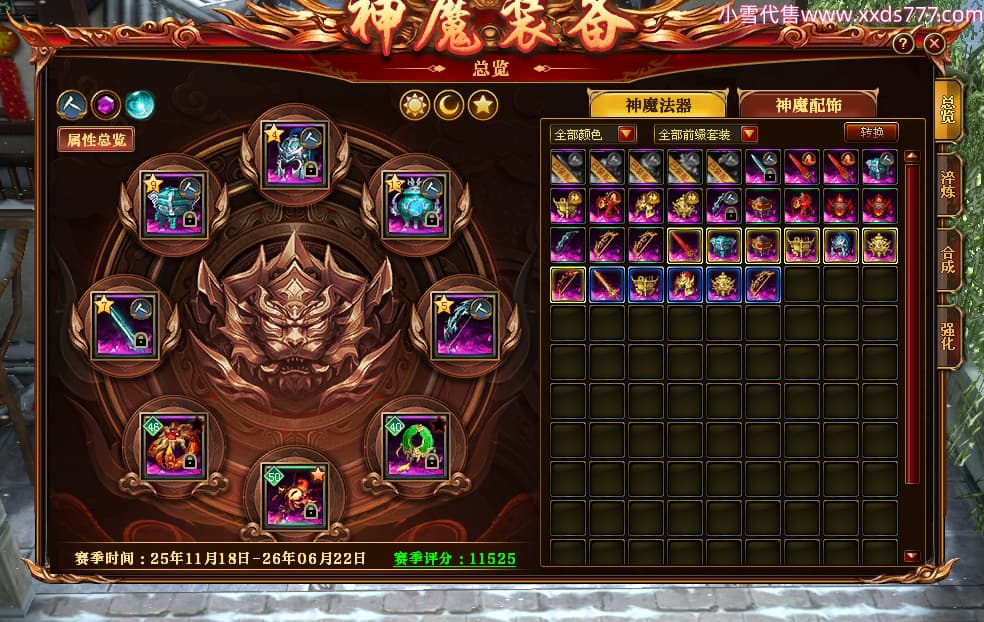Select the 合成 side tab
This screenshot has width=984, height=622.
(x=948, y=259)
